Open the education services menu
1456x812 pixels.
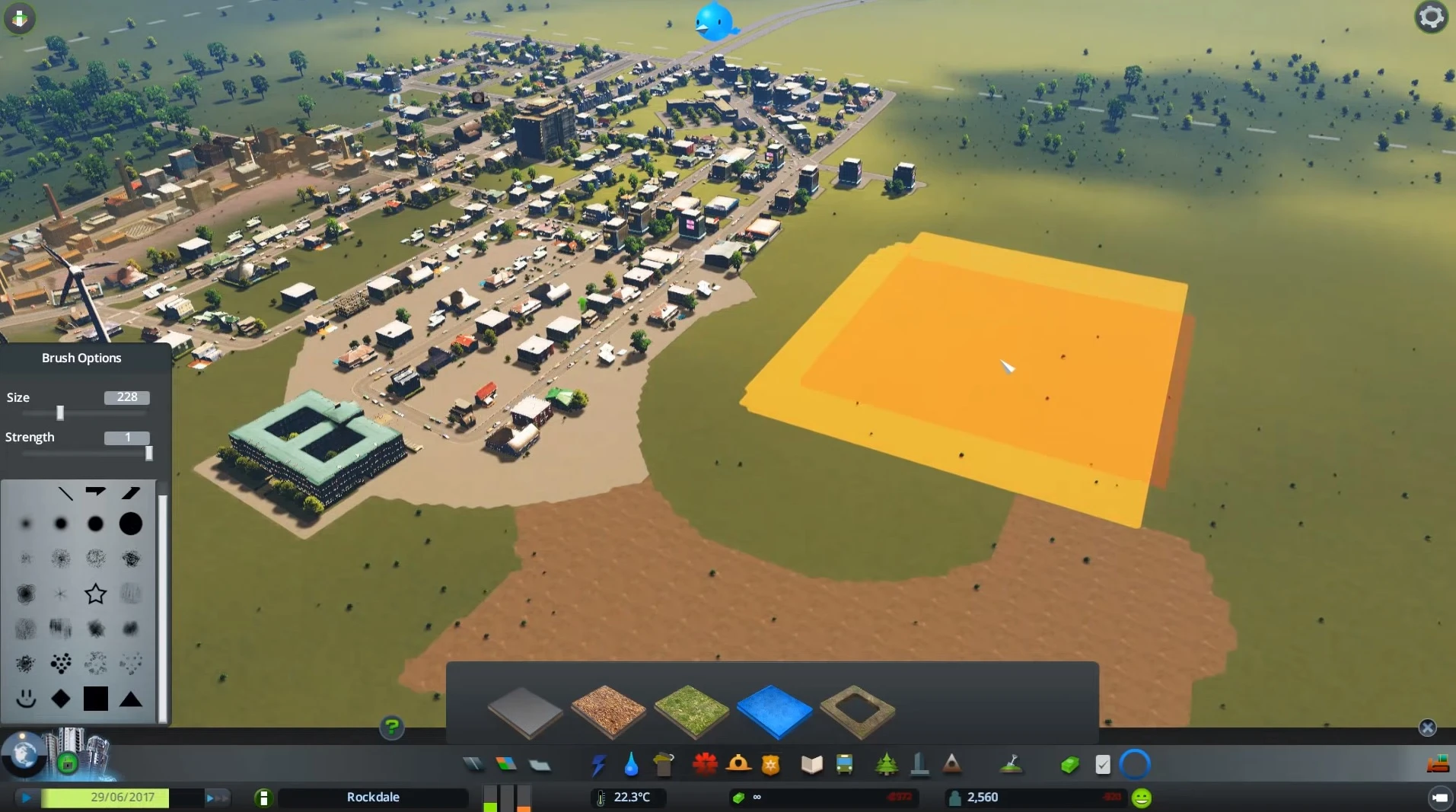[x=811, y=764]
